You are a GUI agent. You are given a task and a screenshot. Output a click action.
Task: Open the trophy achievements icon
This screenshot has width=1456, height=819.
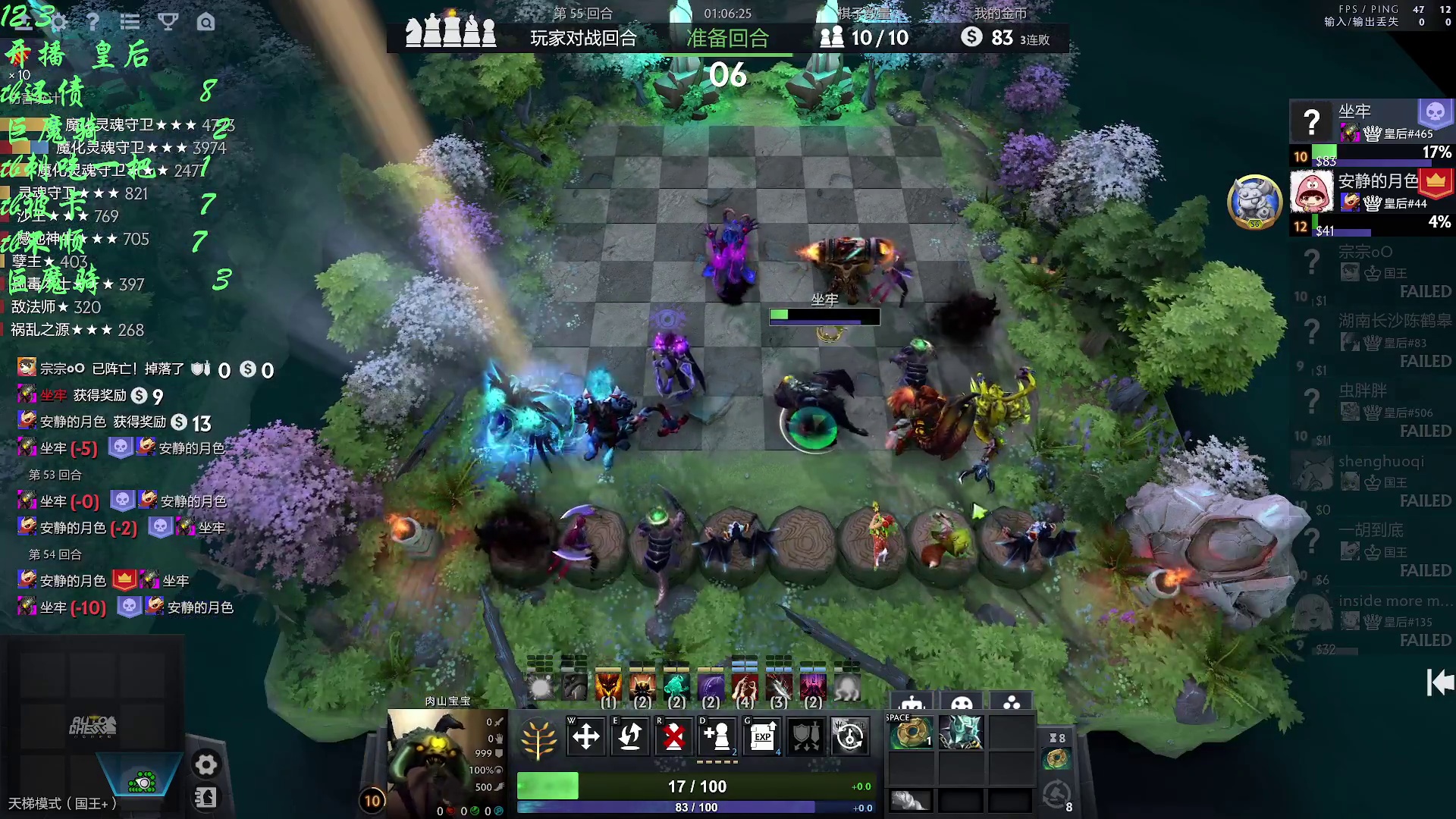pos(168,22)
